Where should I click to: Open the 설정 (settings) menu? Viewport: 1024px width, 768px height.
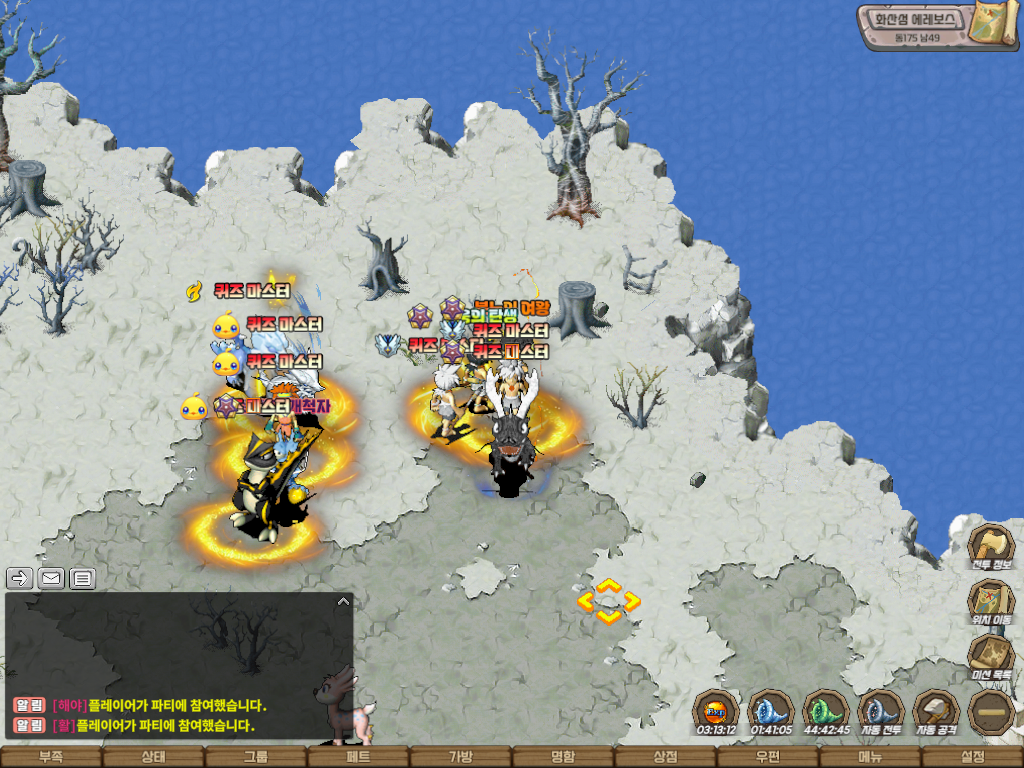click(972, 757)
